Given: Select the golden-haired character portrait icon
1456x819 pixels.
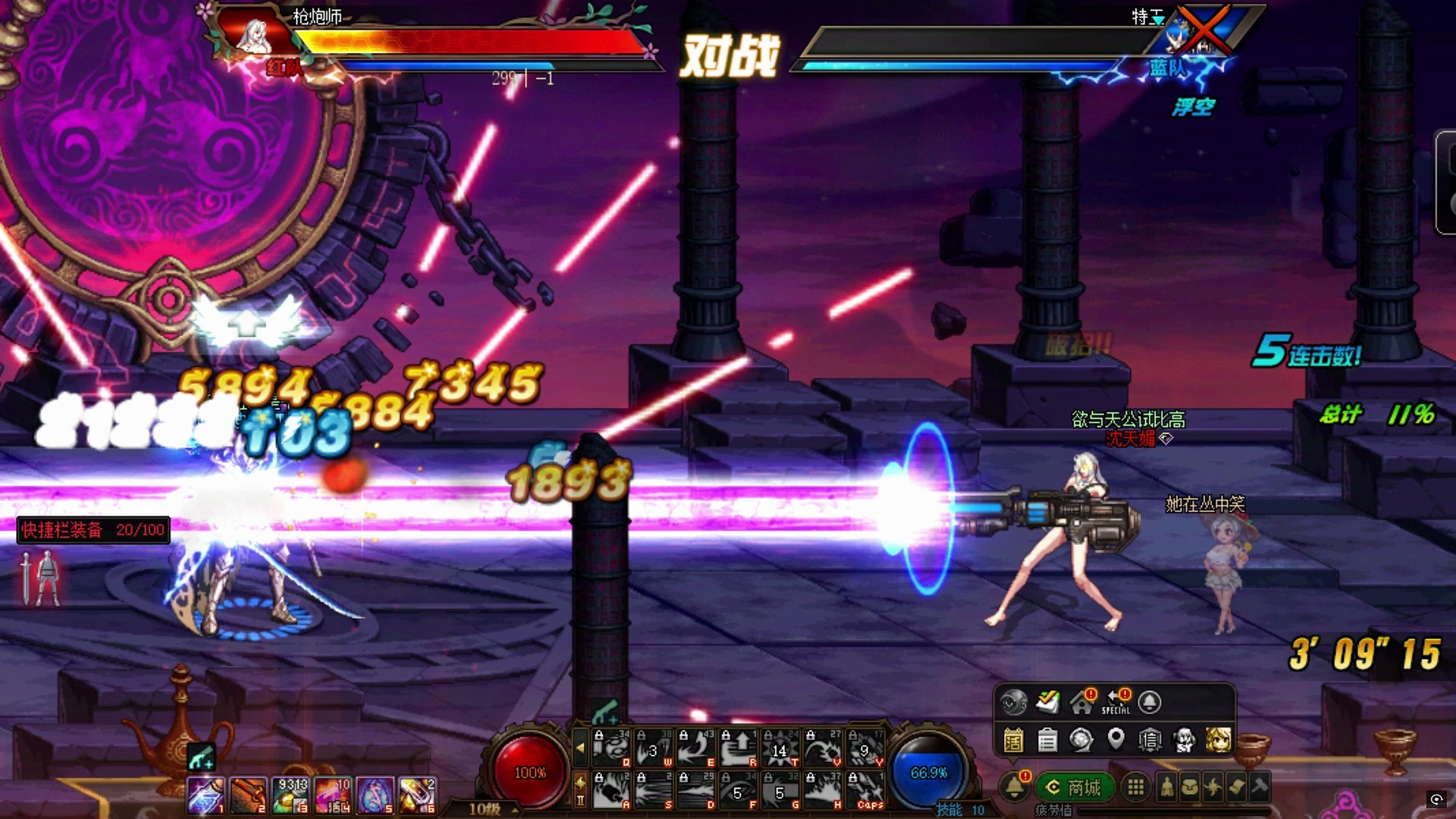Looking at the screenshot, I should [x=1218, y=739].
